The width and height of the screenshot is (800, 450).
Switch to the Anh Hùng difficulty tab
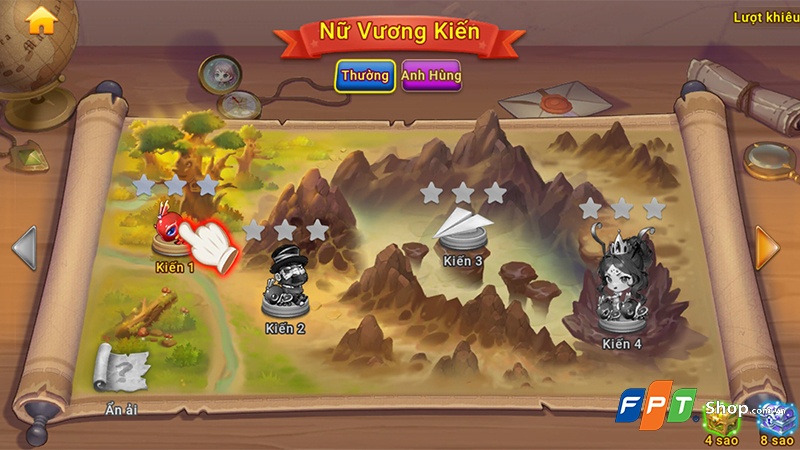click(431, 76)
